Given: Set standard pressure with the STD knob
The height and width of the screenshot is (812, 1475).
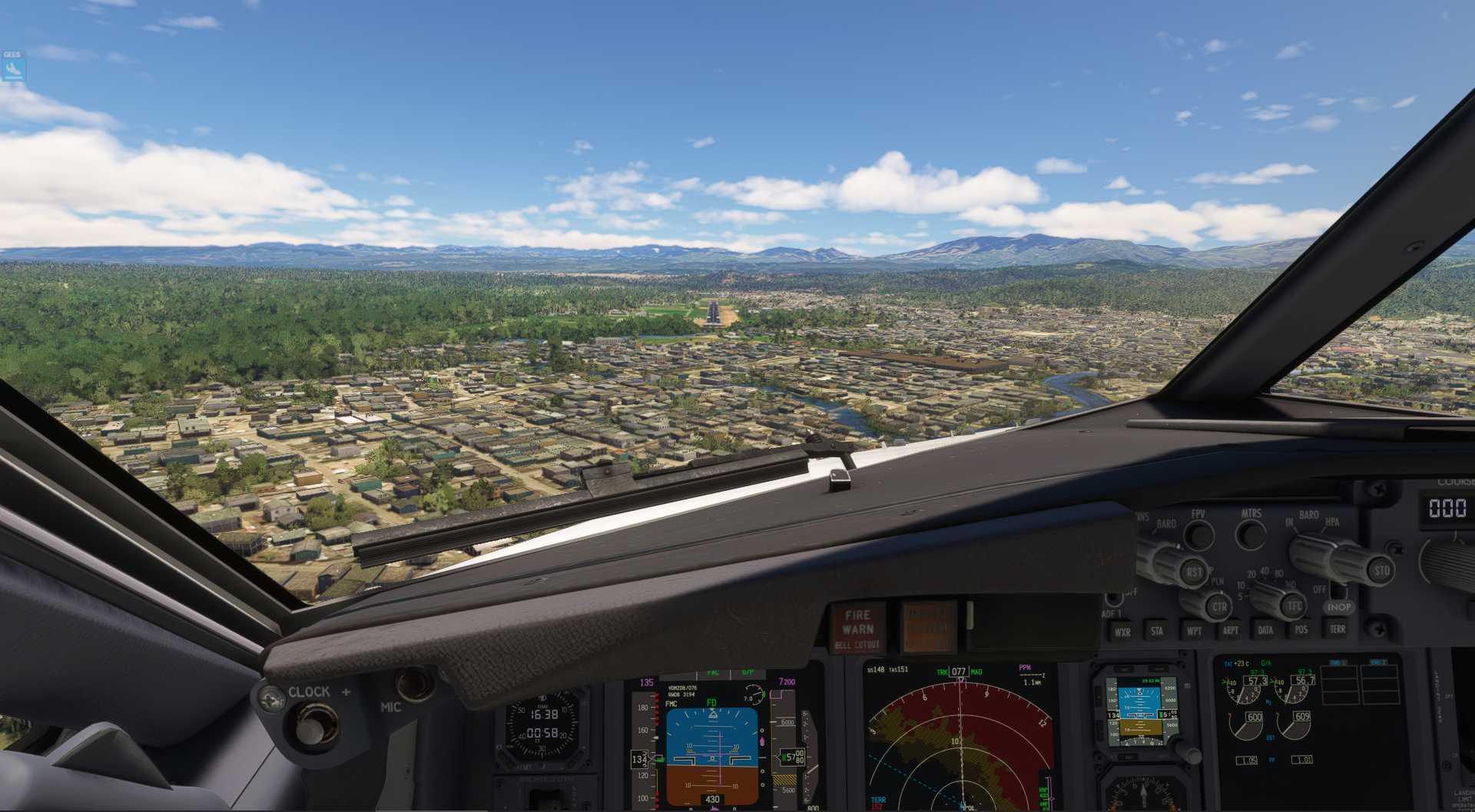Looking at the screenshot, I should (x=1381, y=570).
